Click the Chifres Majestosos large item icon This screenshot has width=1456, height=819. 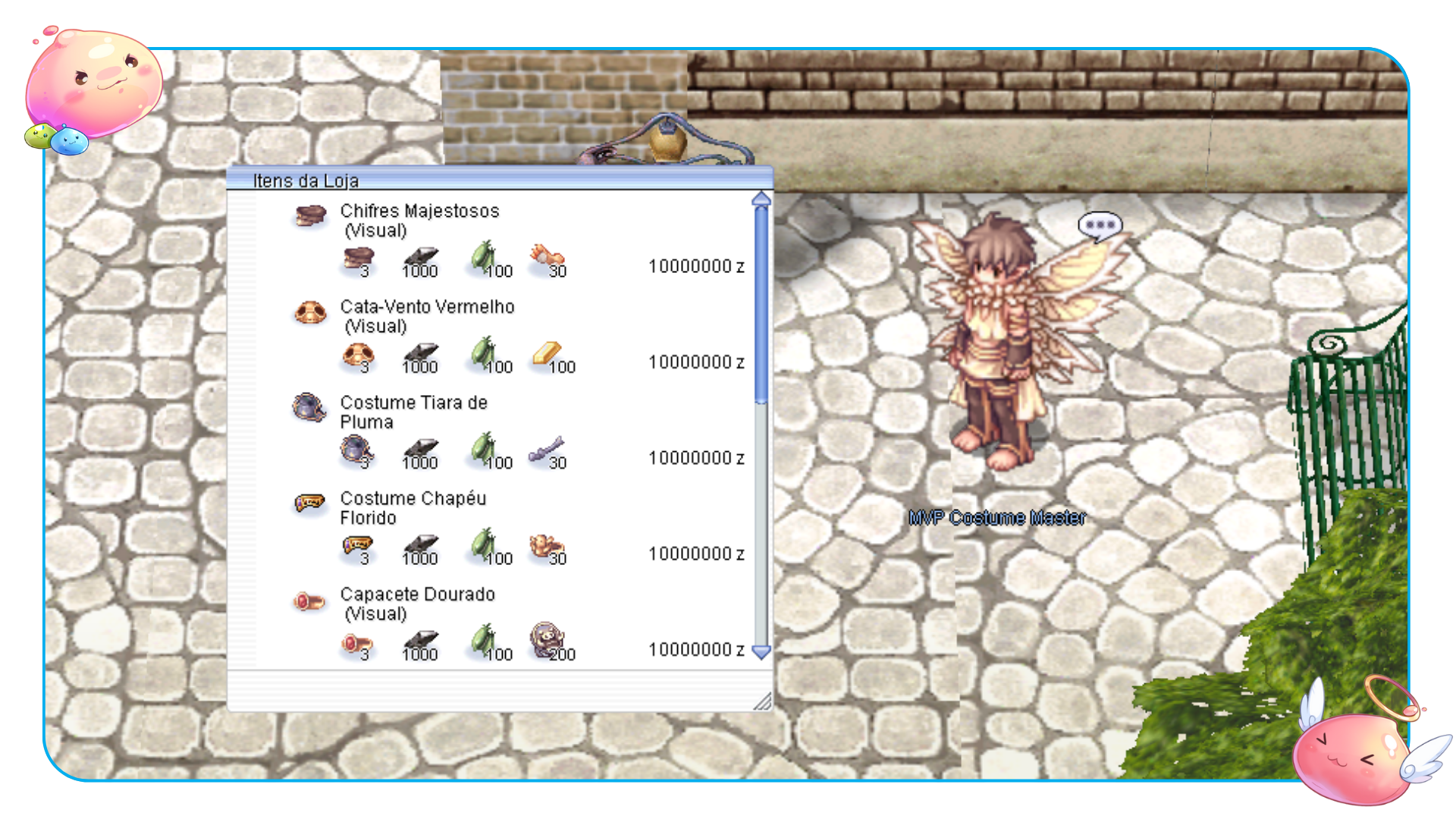309,216
